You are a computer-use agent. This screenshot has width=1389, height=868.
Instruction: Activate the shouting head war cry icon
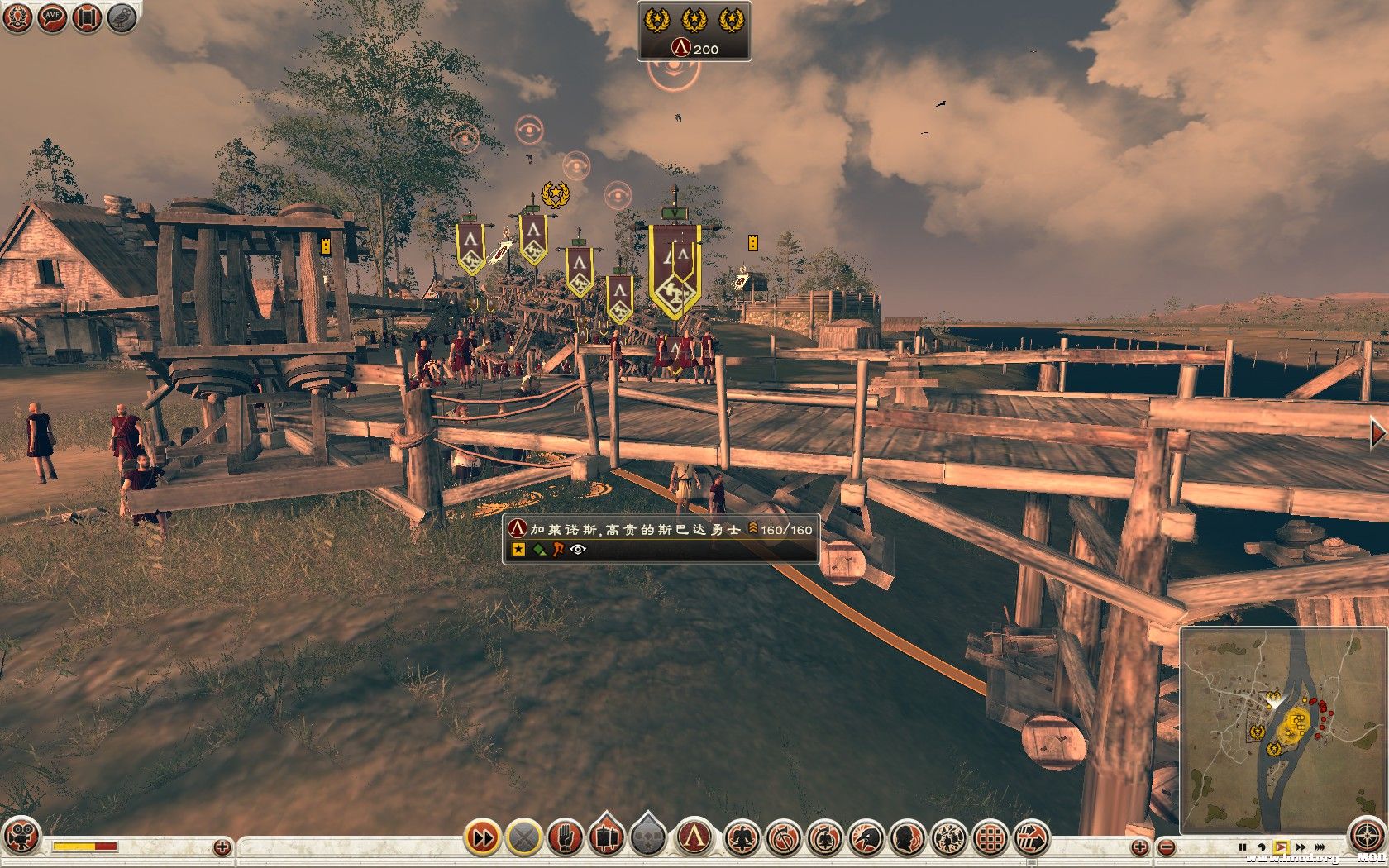pos(907,838)
